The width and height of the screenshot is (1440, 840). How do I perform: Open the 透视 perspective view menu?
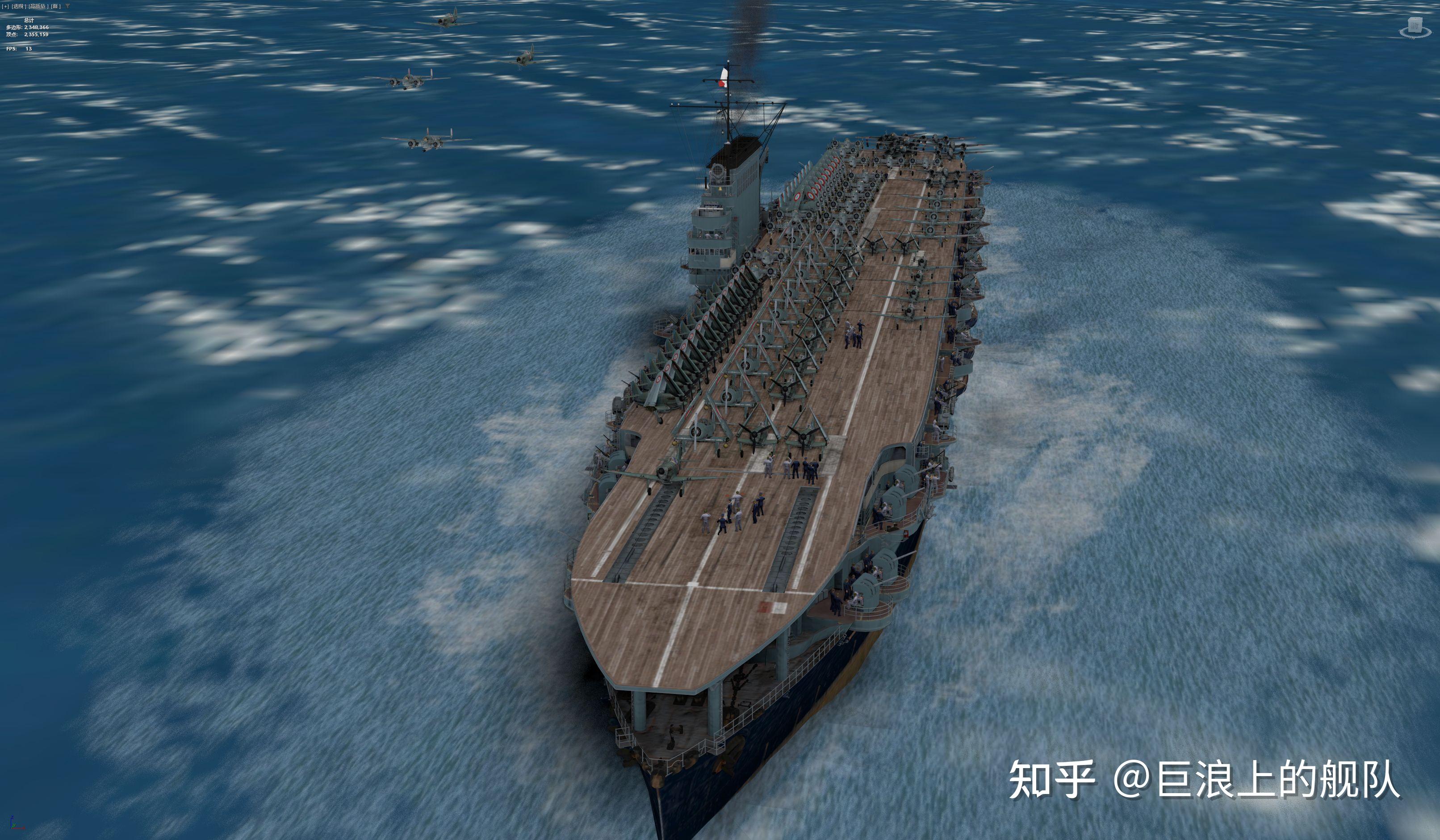(x=19, y=6)
